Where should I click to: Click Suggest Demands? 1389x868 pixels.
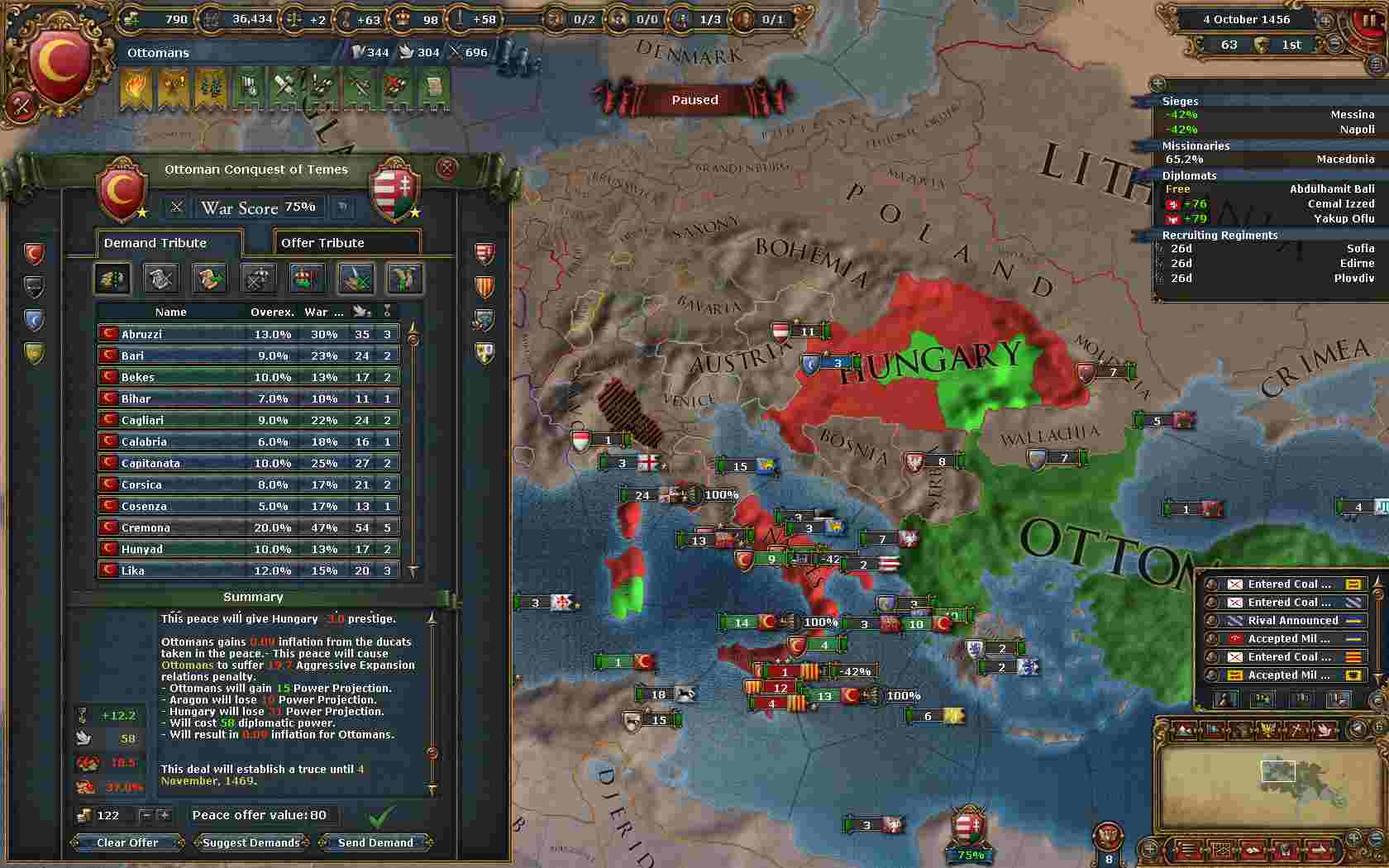coord(251,842)
